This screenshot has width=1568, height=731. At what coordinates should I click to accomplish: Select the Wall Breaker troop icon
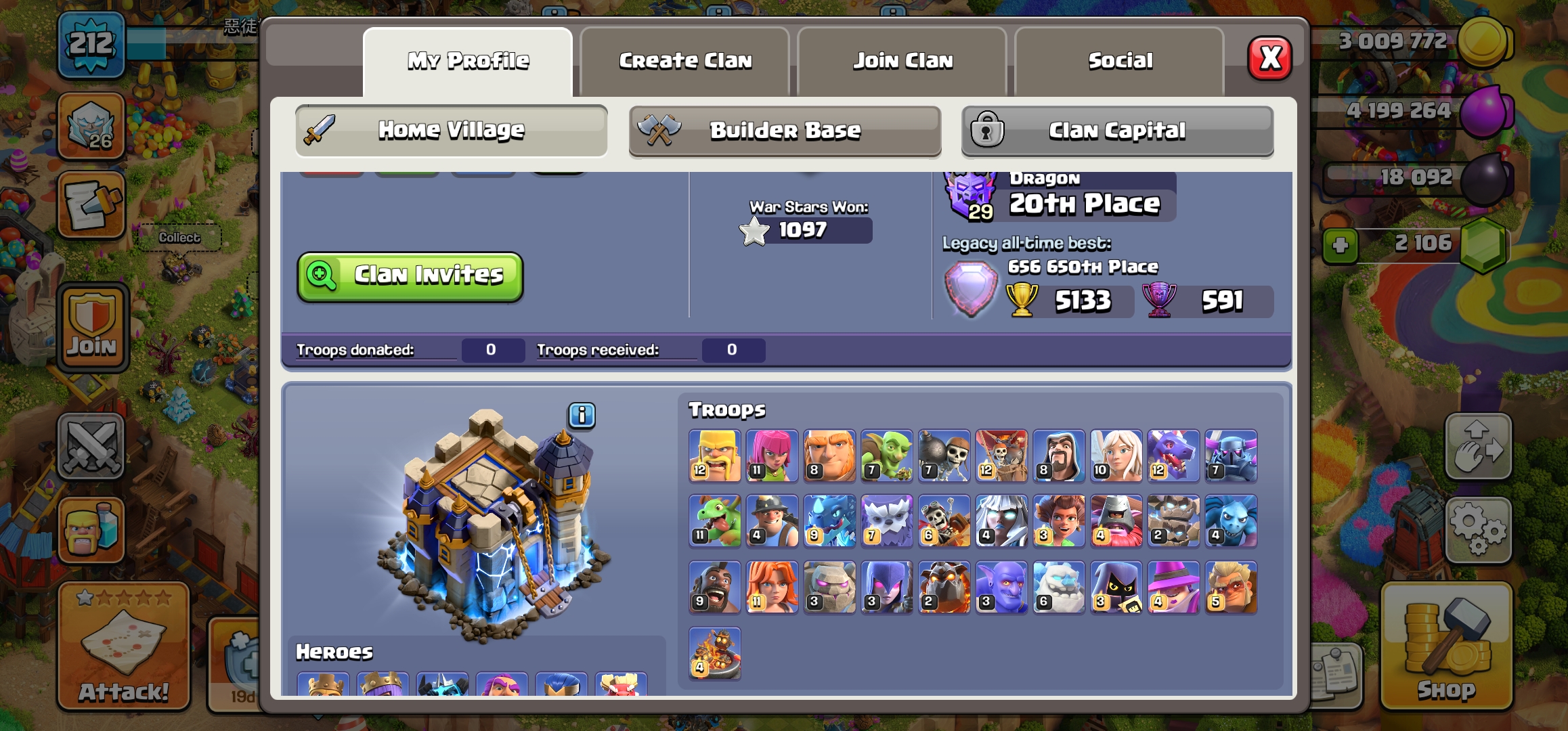tap(944, 456)
